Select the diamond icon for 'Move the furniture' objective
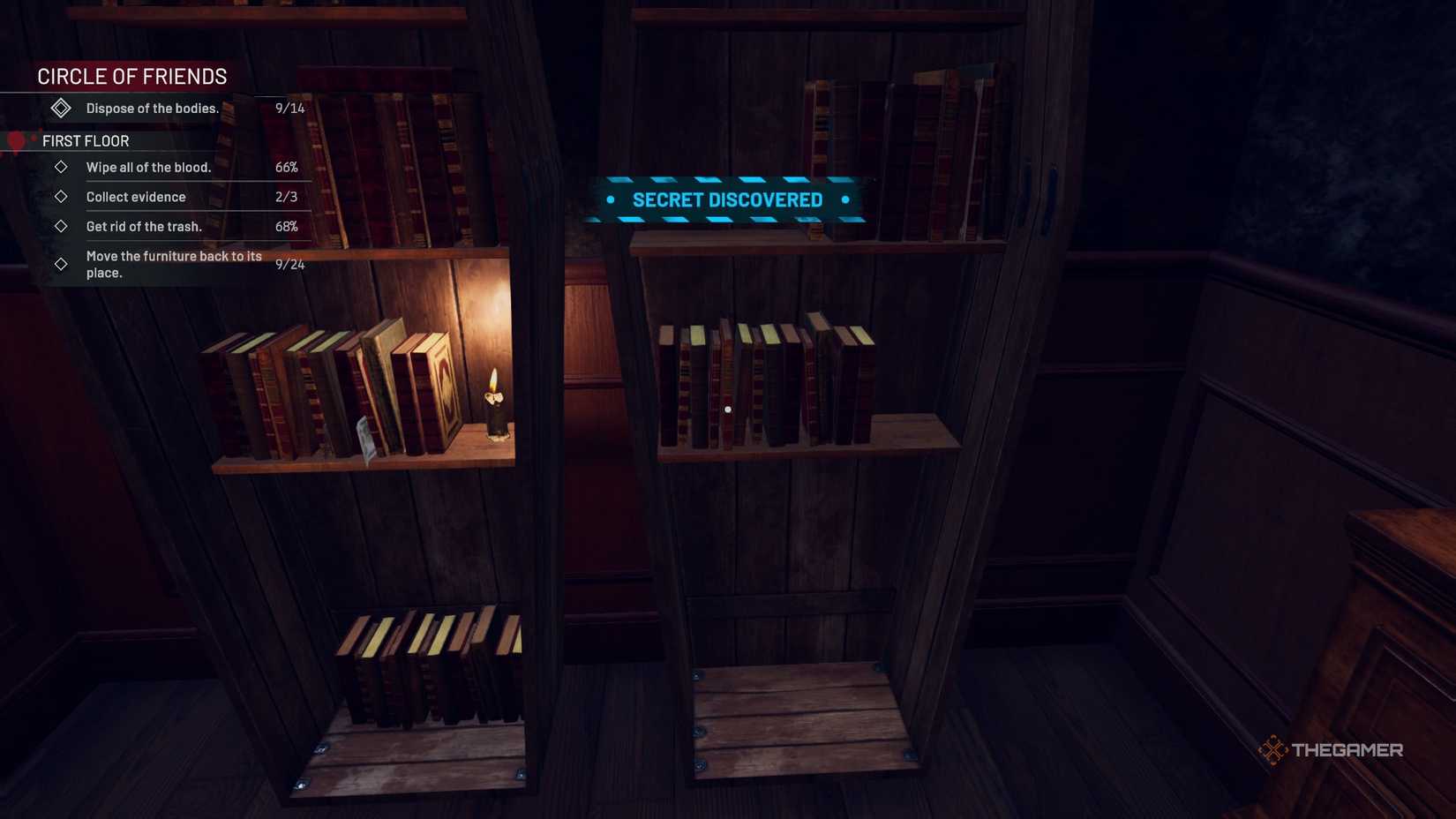Viewport: 1456px width, 819px height. point(61,263)
